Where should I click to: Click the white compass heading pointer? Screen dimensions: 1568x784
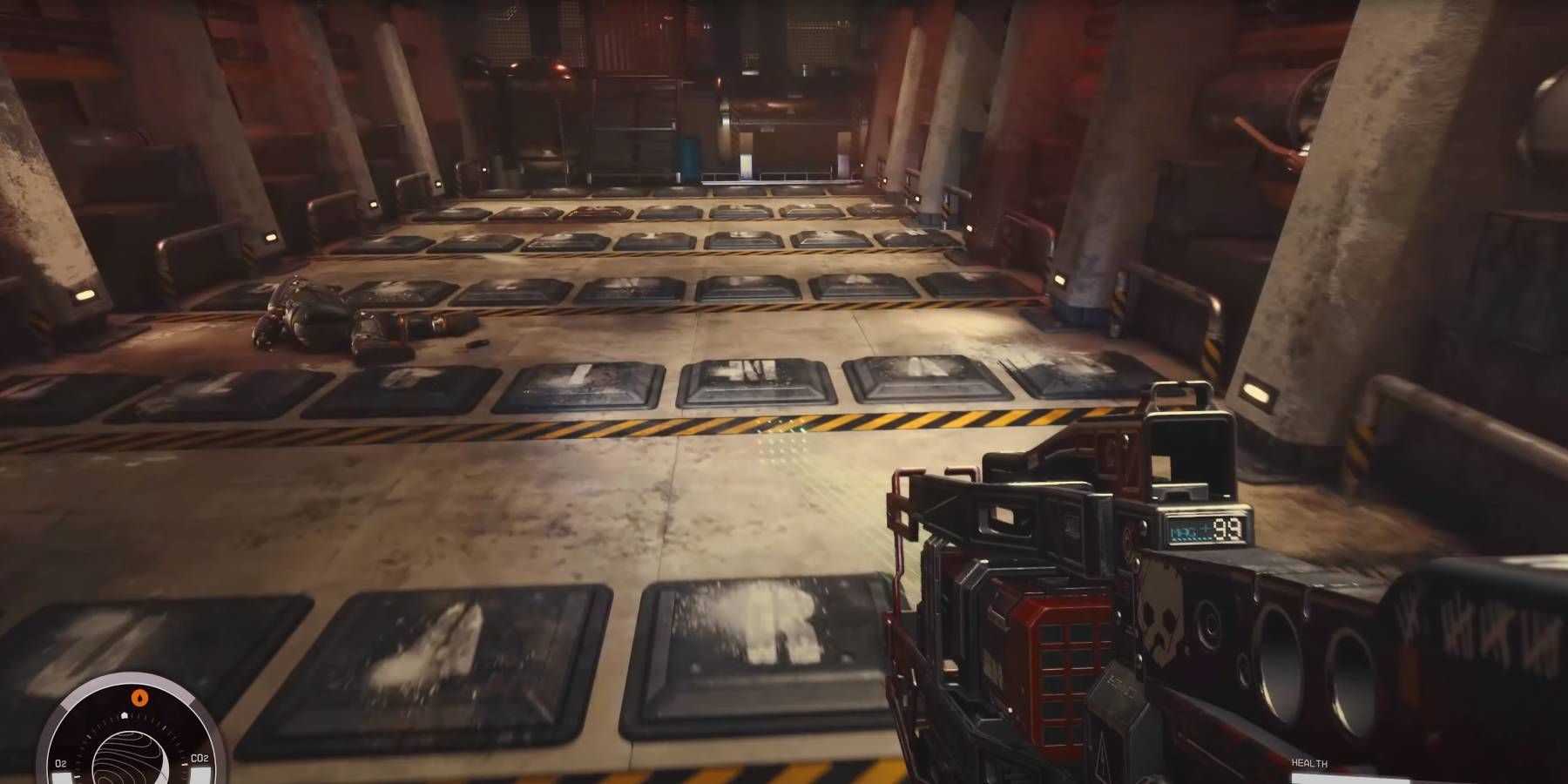[125, 715]
